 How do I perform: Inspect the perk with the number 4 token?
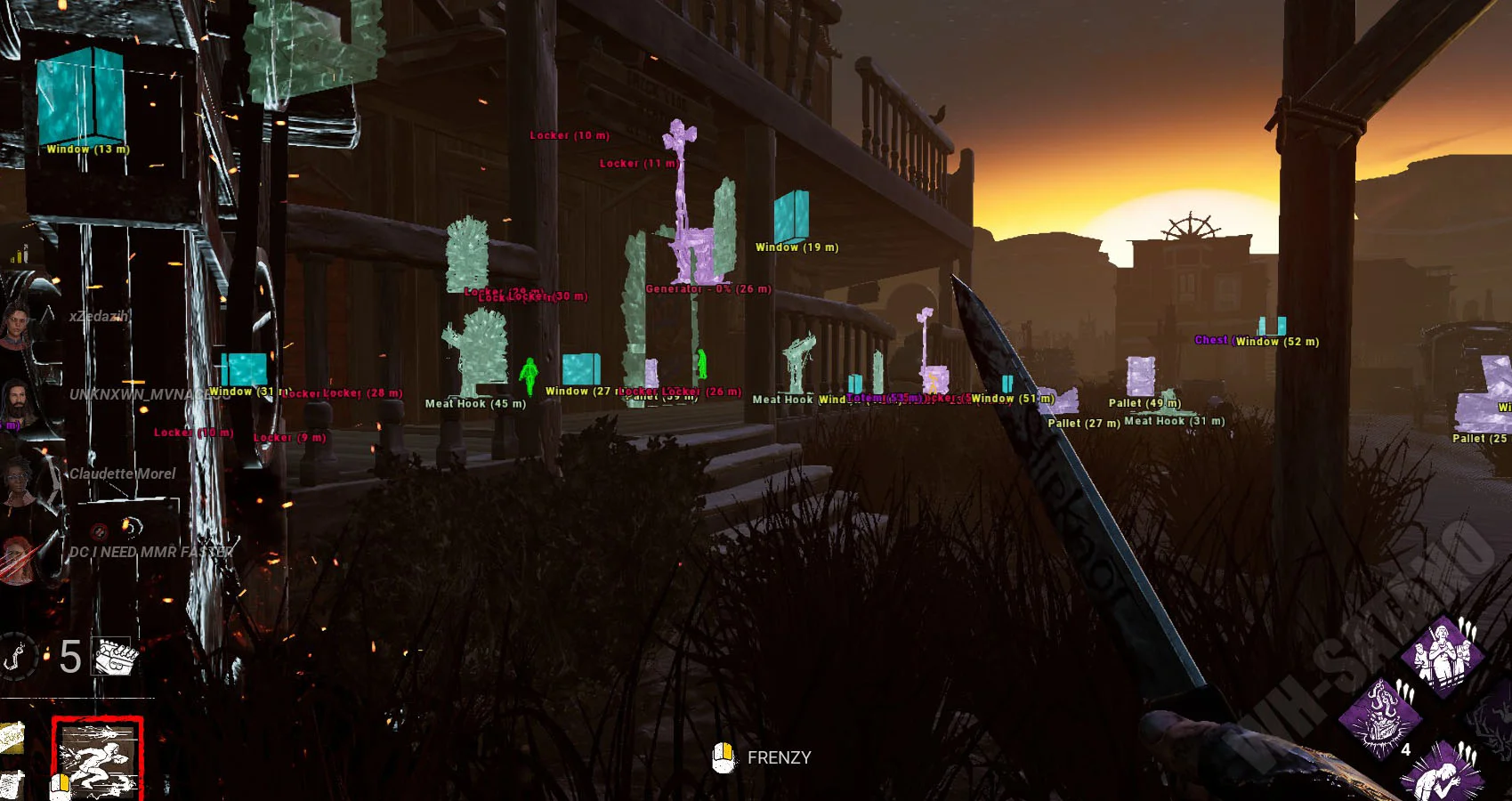(x=1381, y=717)
